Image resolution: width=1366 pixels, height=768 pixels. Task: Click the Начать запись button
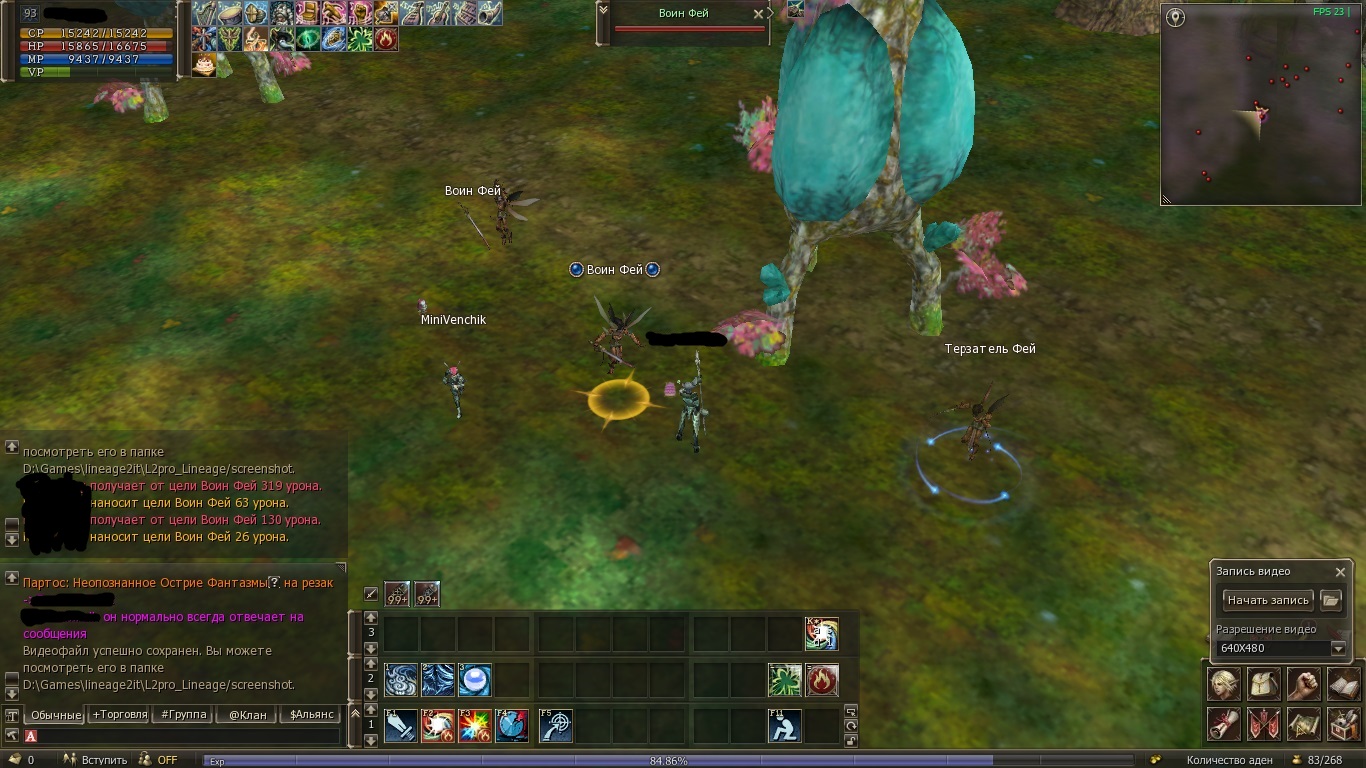click(x=1268, y=600)
